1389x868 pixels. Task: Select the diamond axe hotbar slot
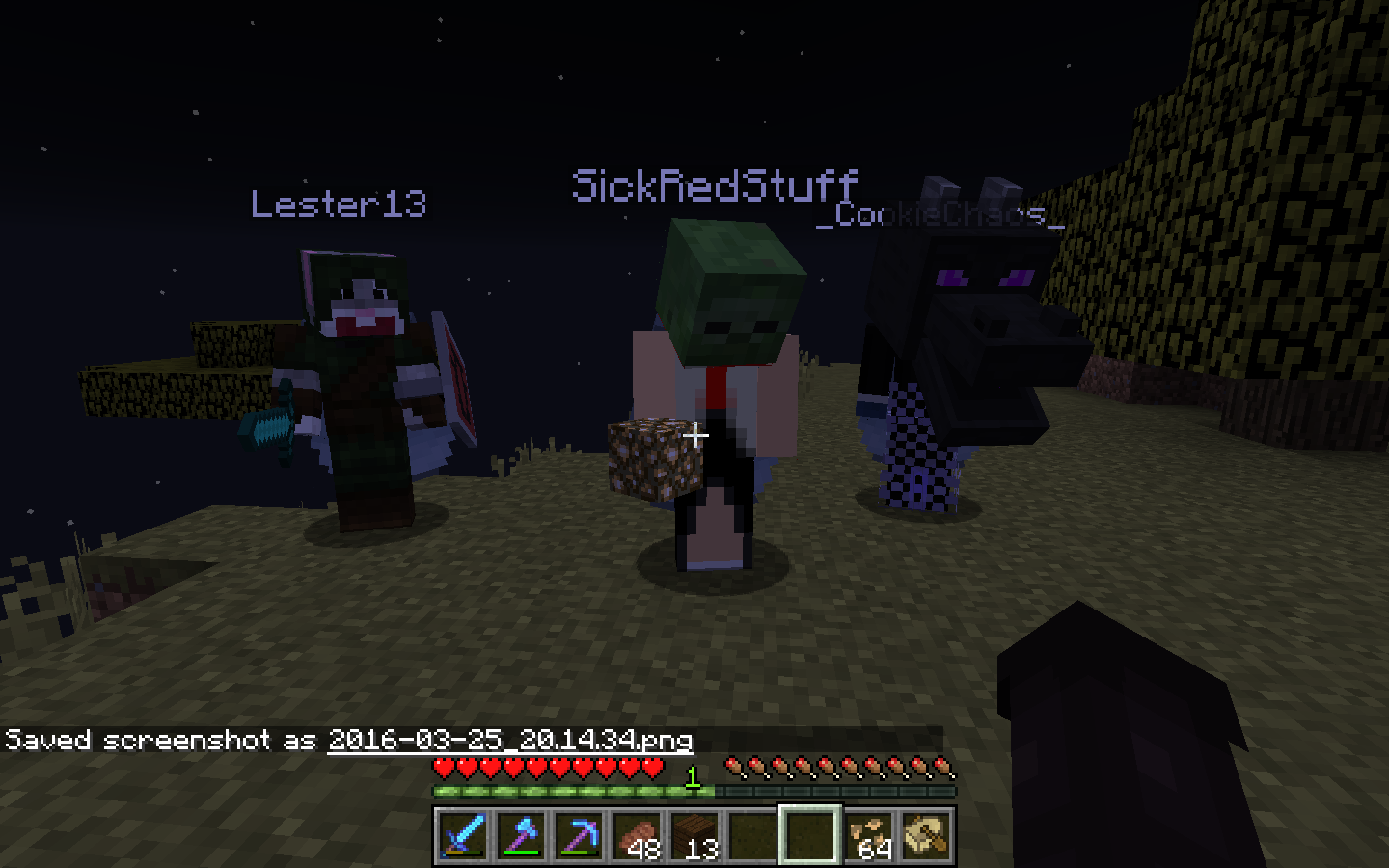[x=521, y=834]
